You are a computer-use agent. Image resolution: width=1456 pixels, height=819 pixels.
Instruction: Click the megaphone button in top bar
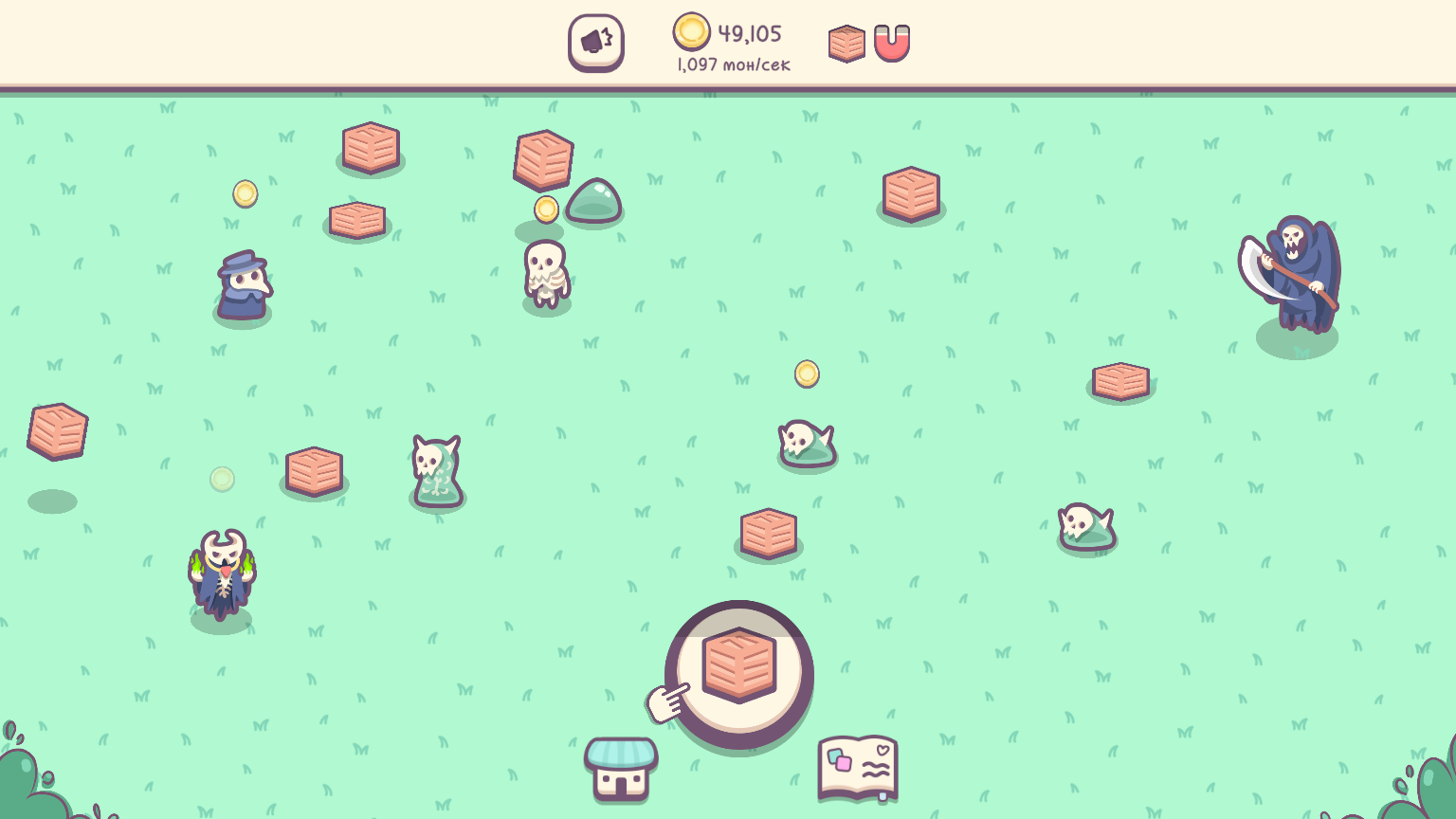click(x=595, y=43)
